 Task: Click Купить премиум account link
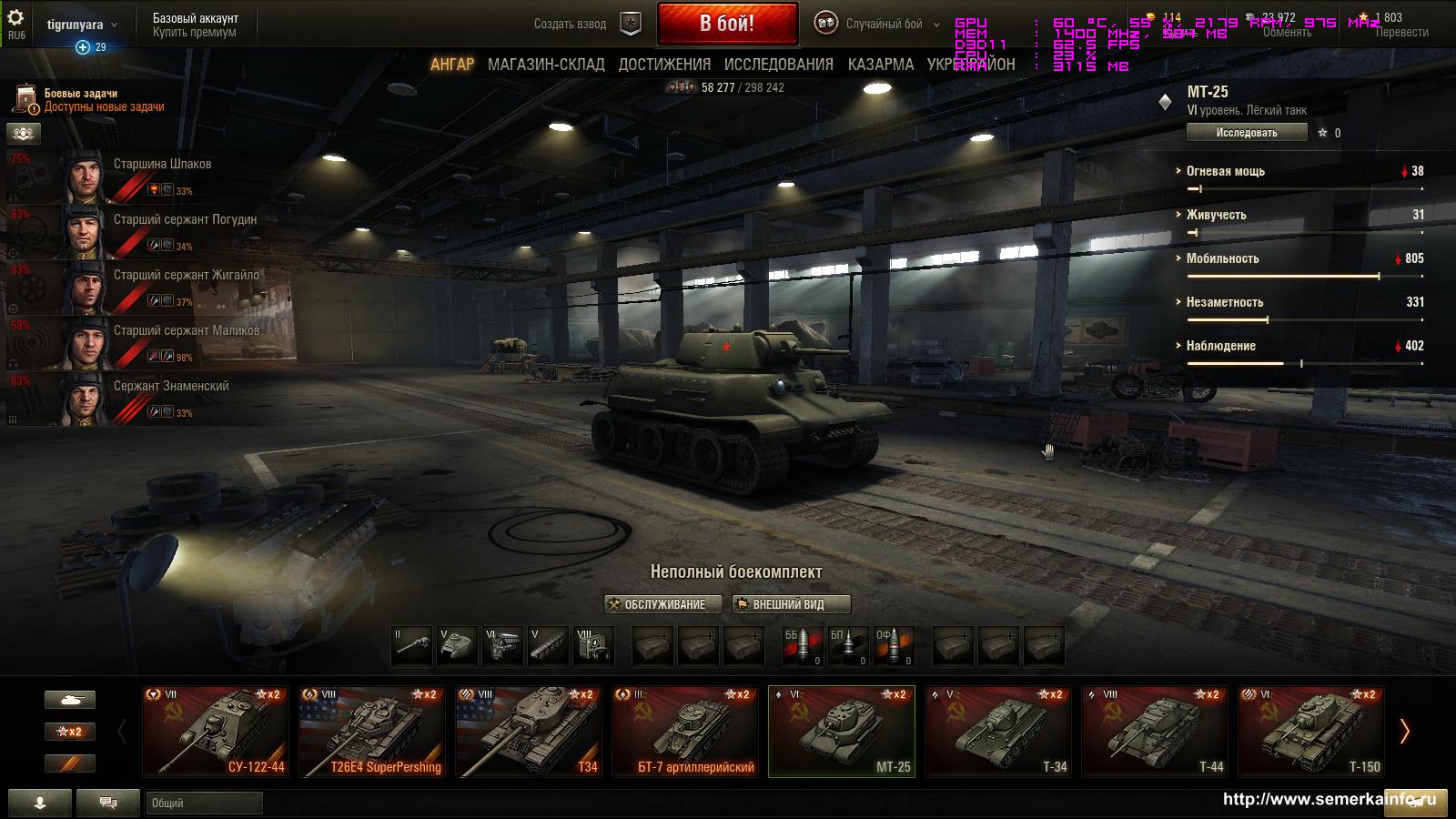[194, 32]
